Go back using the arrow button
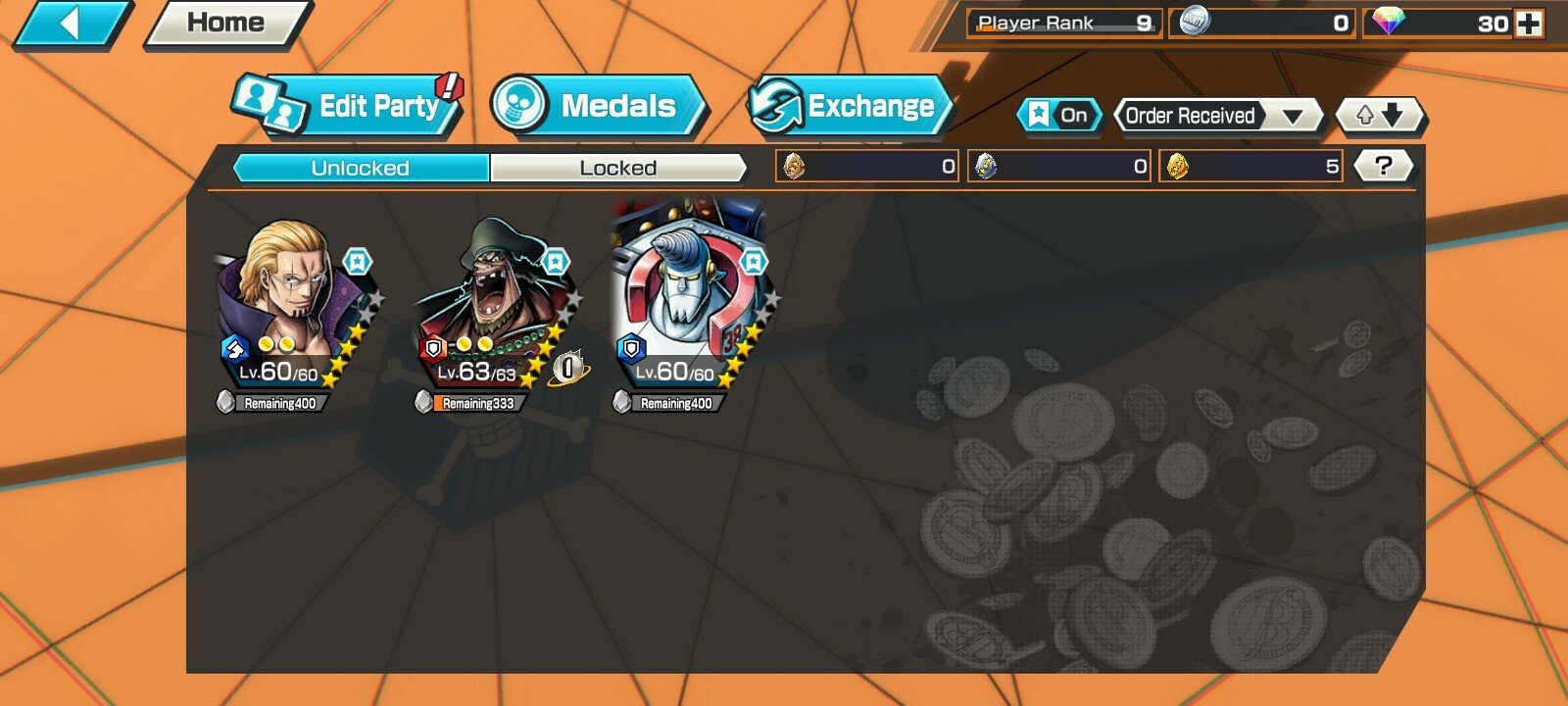The image size is (1568, 706). 71,24
